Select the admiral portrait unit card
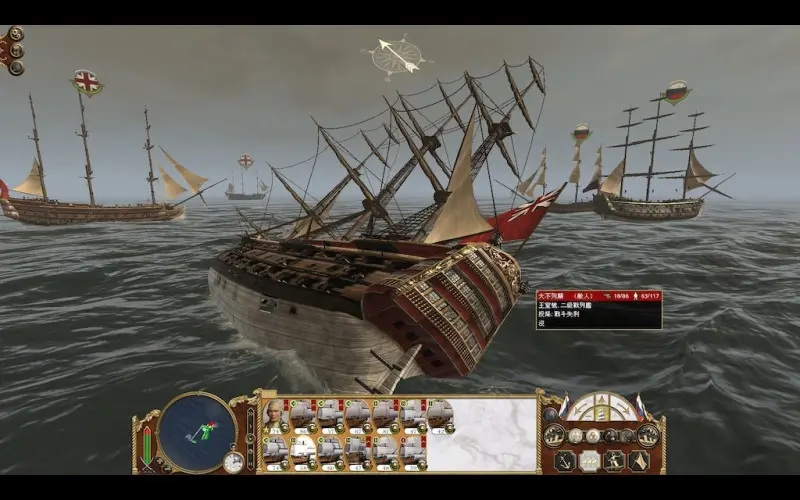The height and width of the screenshot is (500, 800). (x=275, y=412)
